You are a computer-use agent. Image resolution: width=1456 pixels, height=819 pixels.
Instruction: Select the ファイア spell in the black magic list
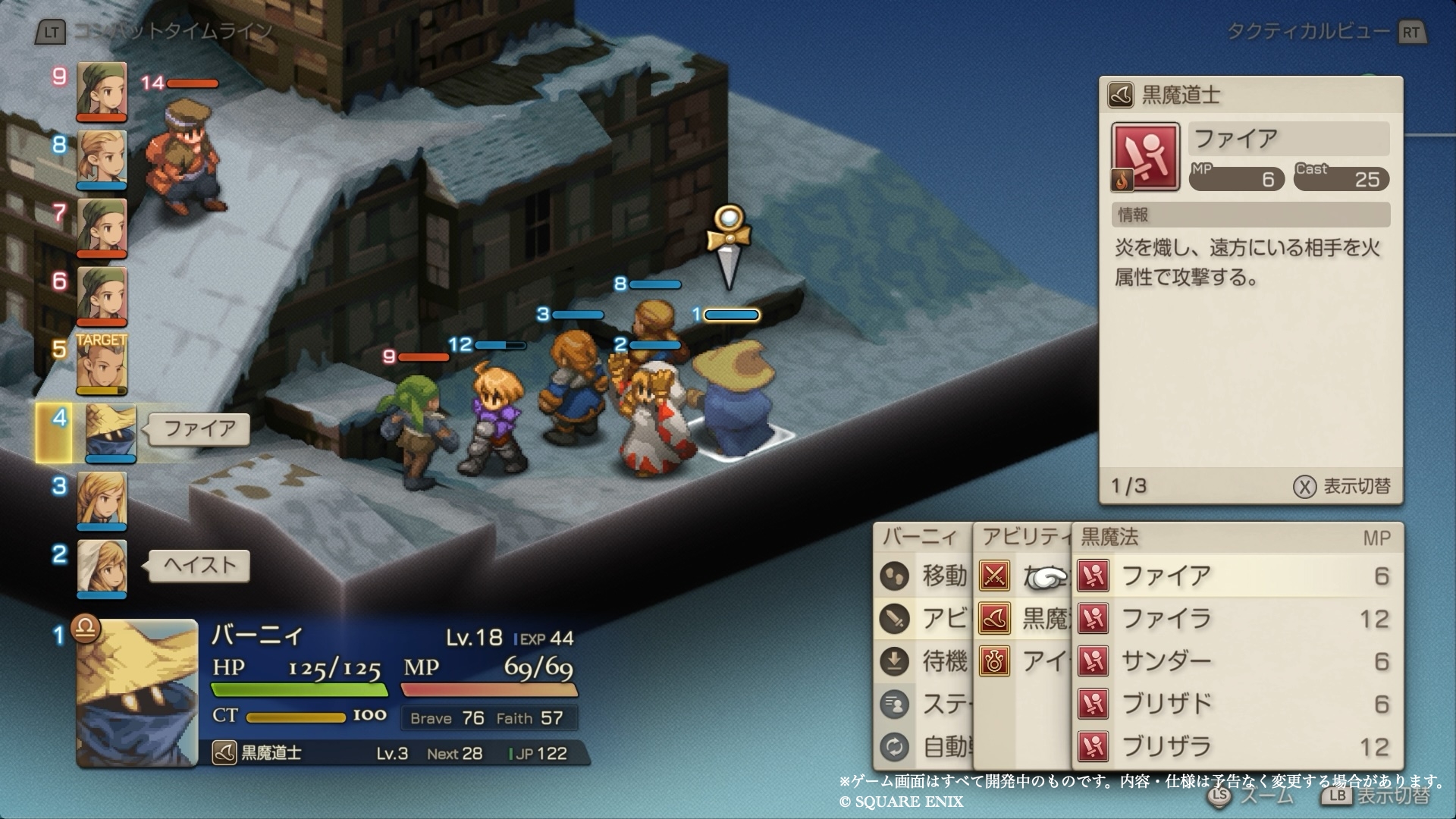pyautogui.click(x=1236, y=576)
